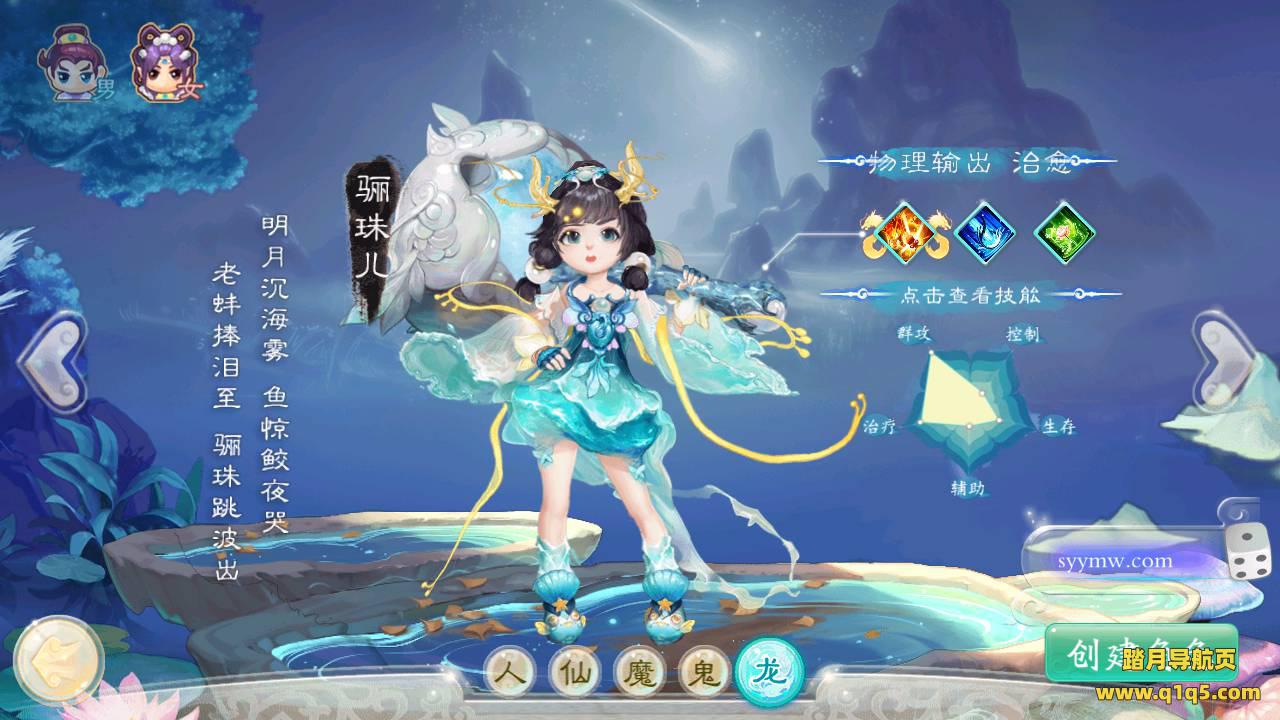
Task: Select the female gender avatar
Action: click(160, 65)
